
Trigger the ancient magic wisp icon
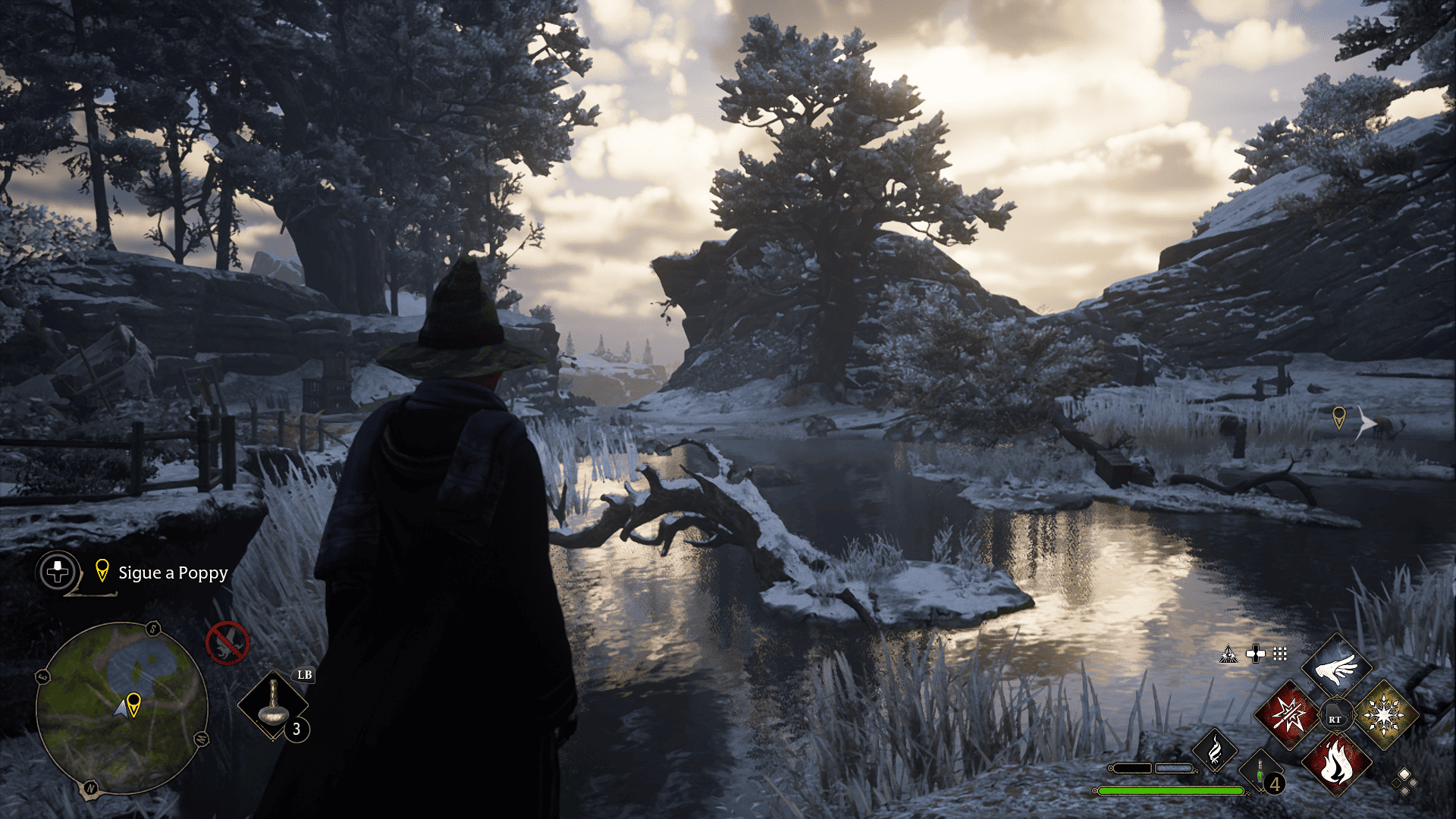[x=1214, y=751]
